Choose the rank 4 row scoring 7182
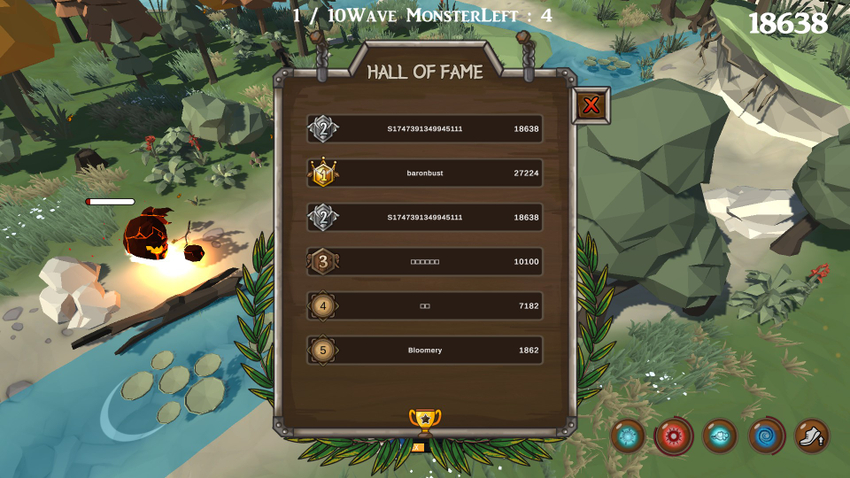Viewport: 850px width, 478px height. [425, 306]
